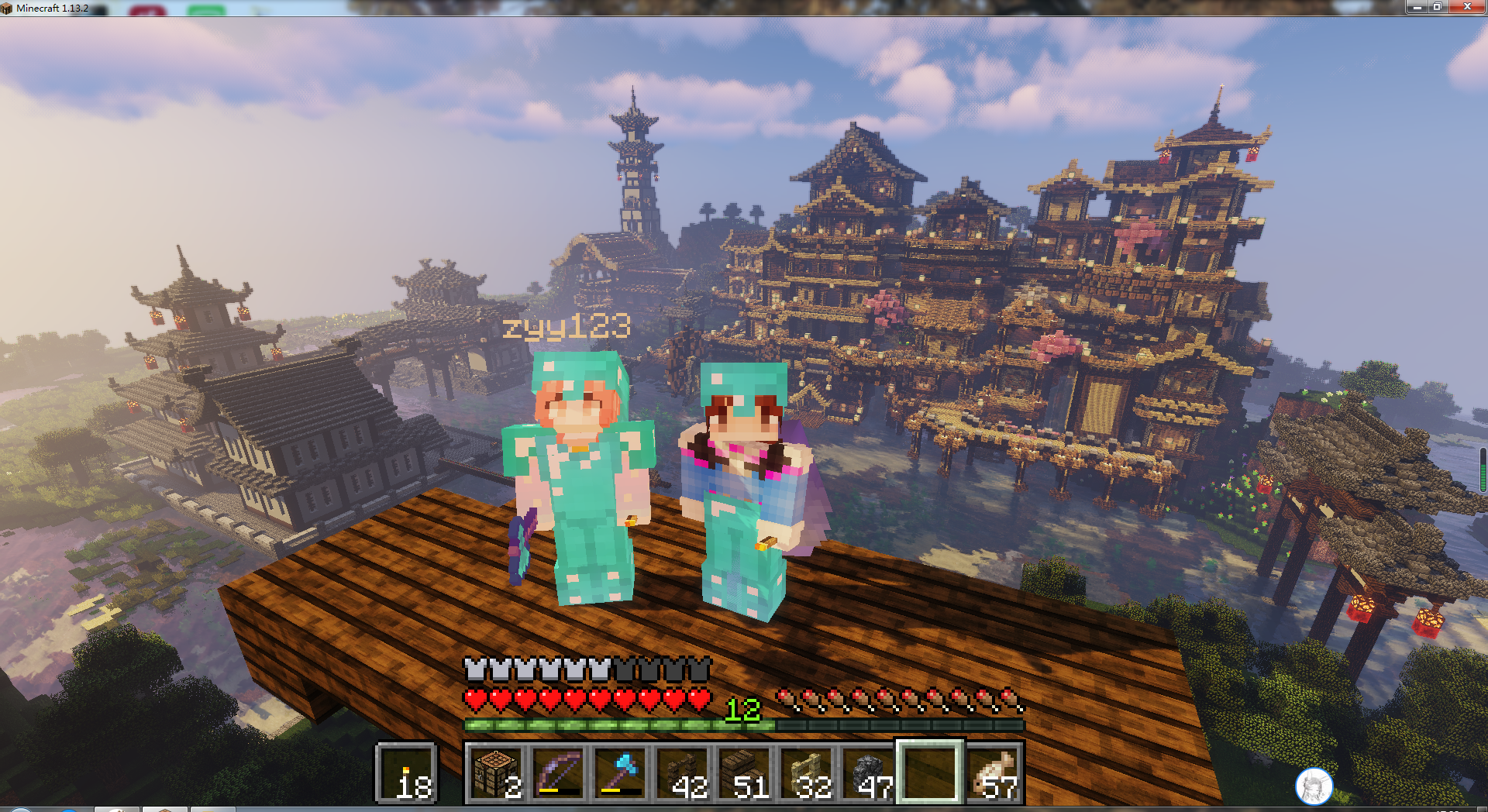Select the light fence stack of 32
Image resolution: width=1488 pixels, height=812 pixels.
806,772
